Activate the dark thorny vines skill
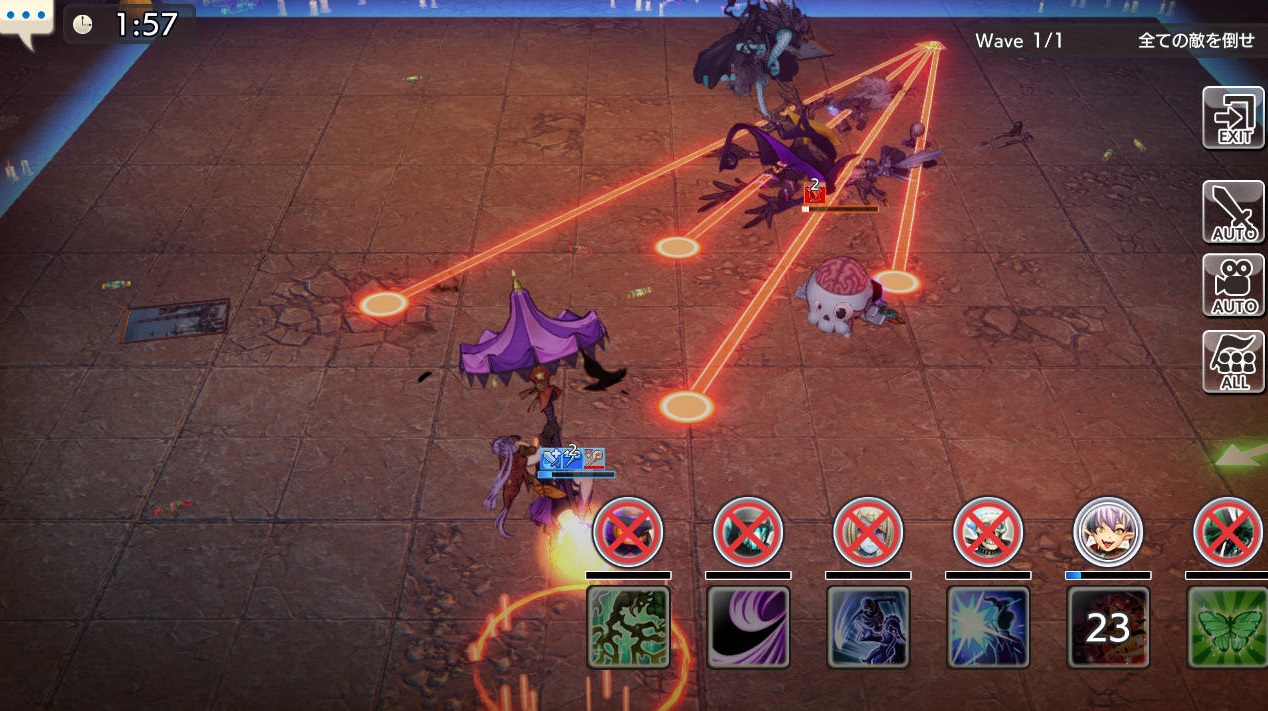 [628, 627]
